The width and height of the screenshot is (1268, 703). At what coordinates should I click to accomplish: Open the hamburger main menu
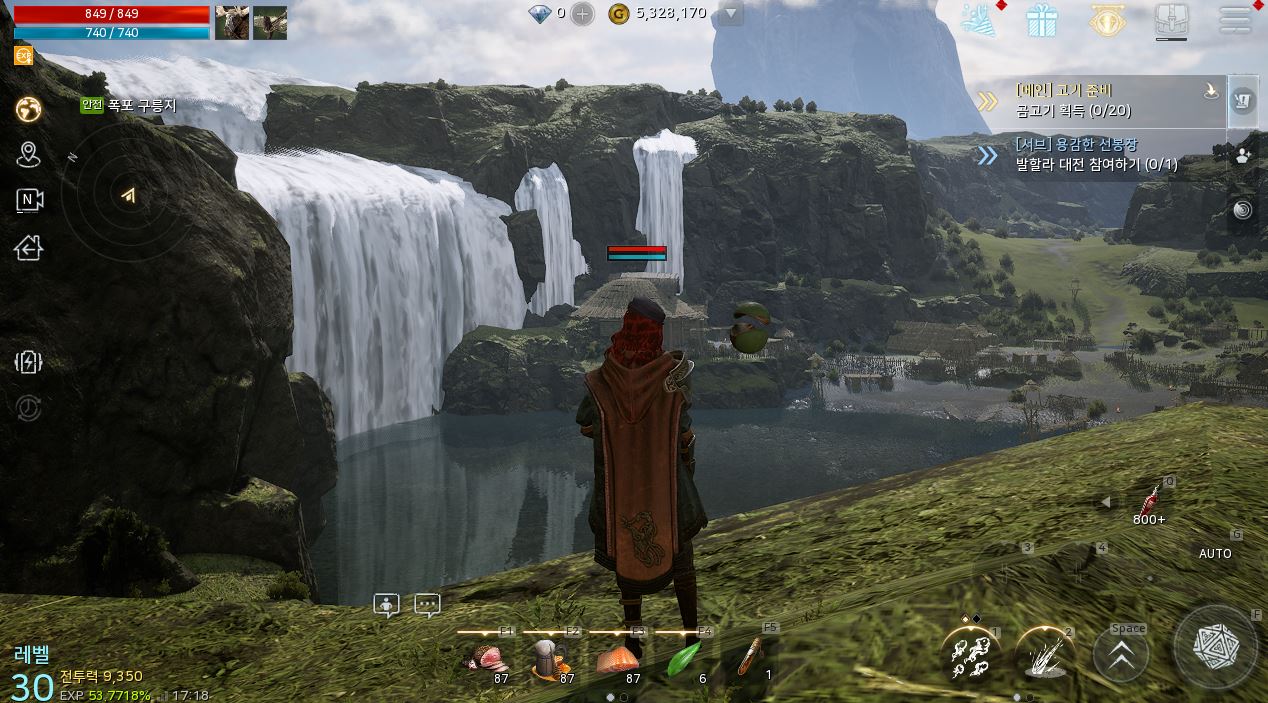click(1236, 20)
